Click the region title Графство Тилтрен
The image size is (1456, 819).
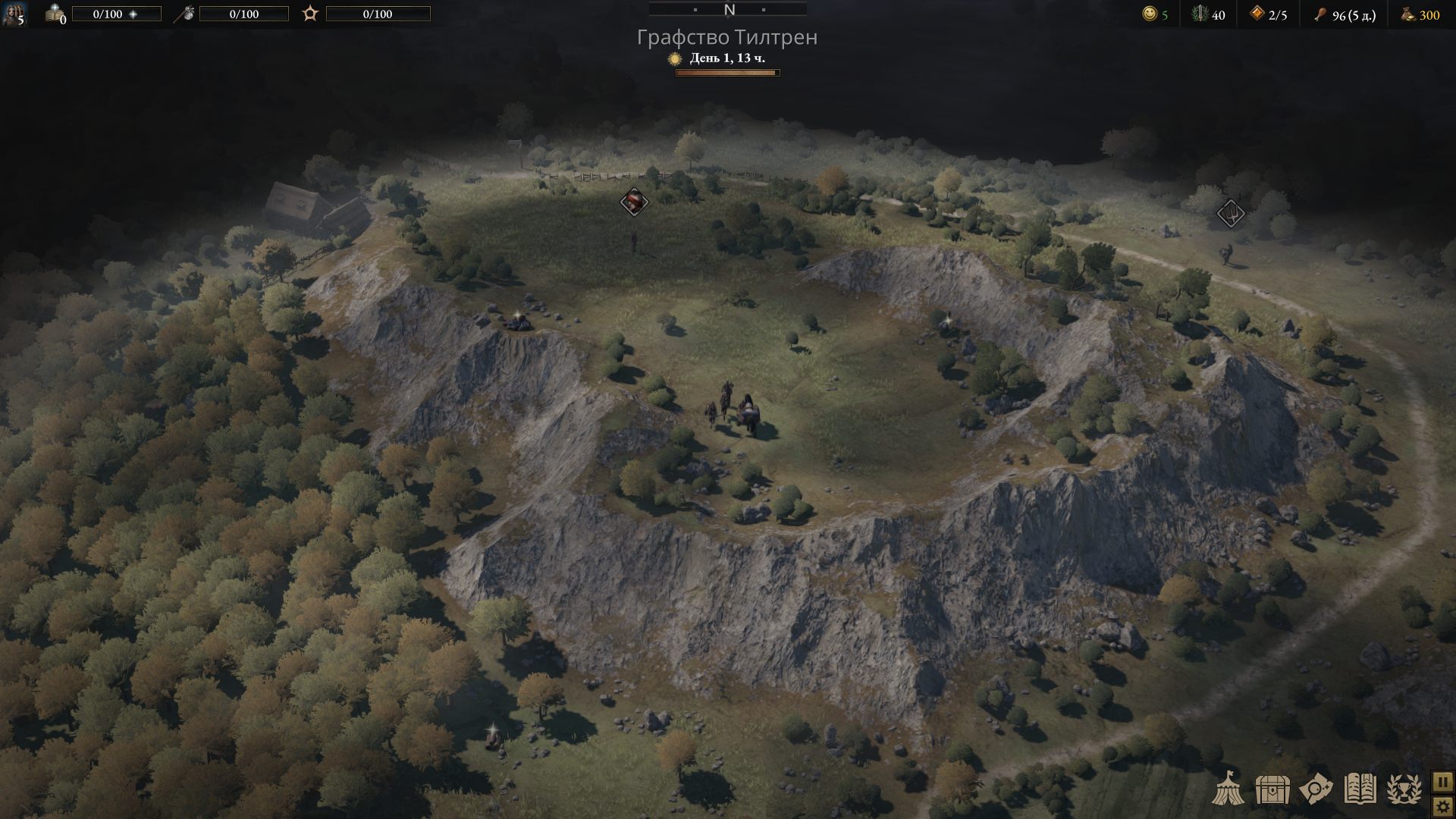click(728, 36)
